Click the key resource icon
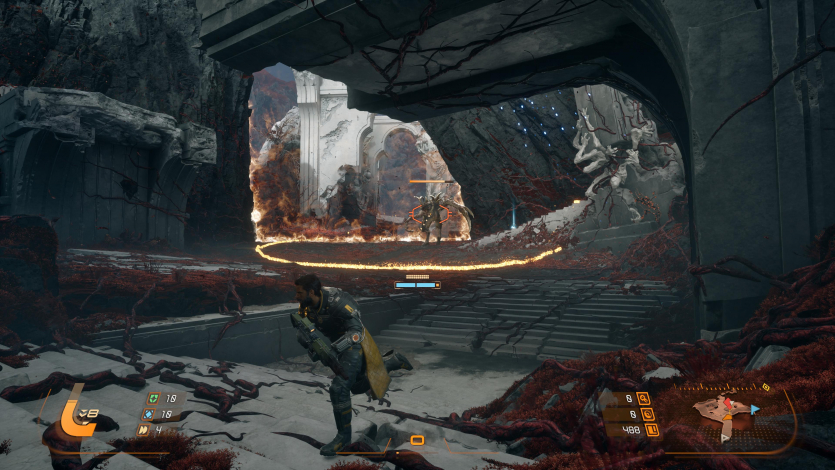Viewport: 835px width, 470px height. coord(644,397)
